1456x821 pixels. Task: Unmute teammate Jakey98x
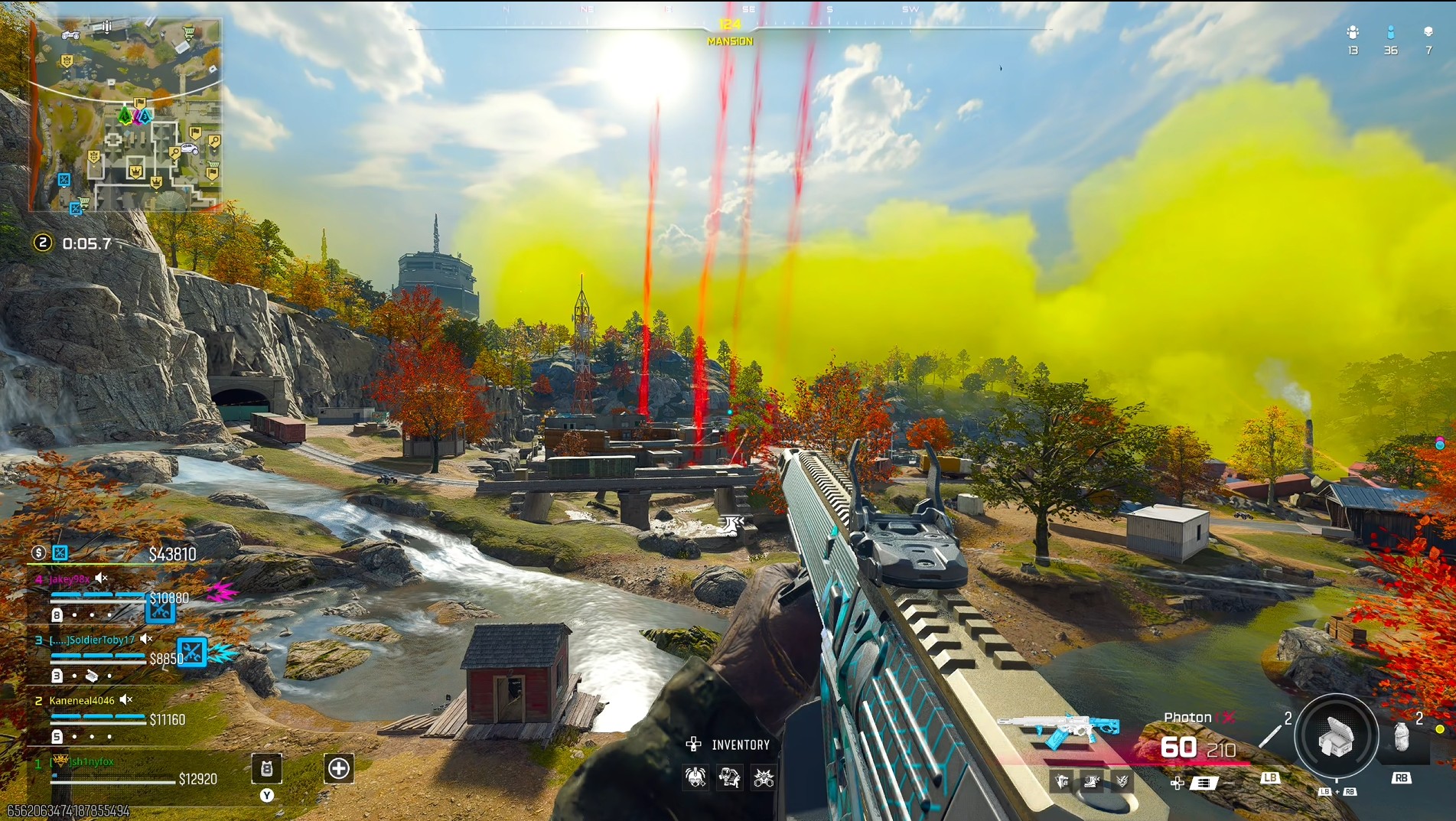point(100,578)
